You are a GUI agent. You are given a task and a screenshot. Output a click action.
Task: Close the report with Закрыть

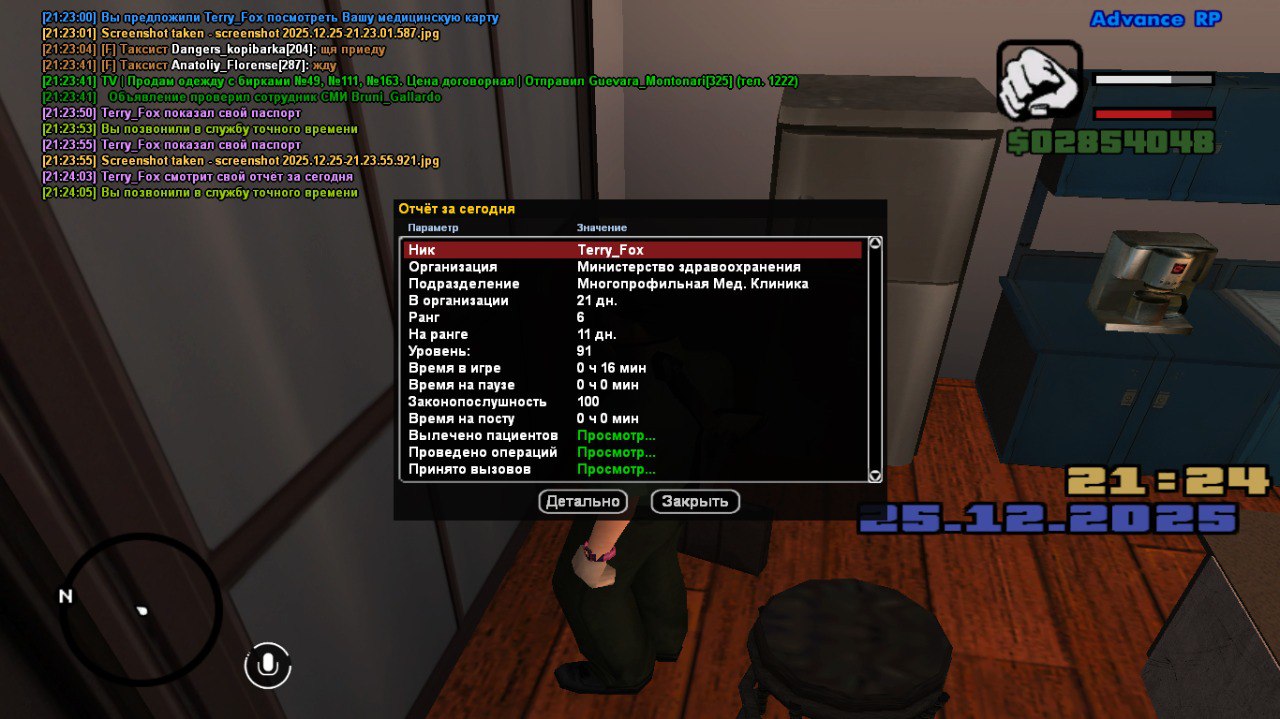pyautogui.click(x=695, y=501)
